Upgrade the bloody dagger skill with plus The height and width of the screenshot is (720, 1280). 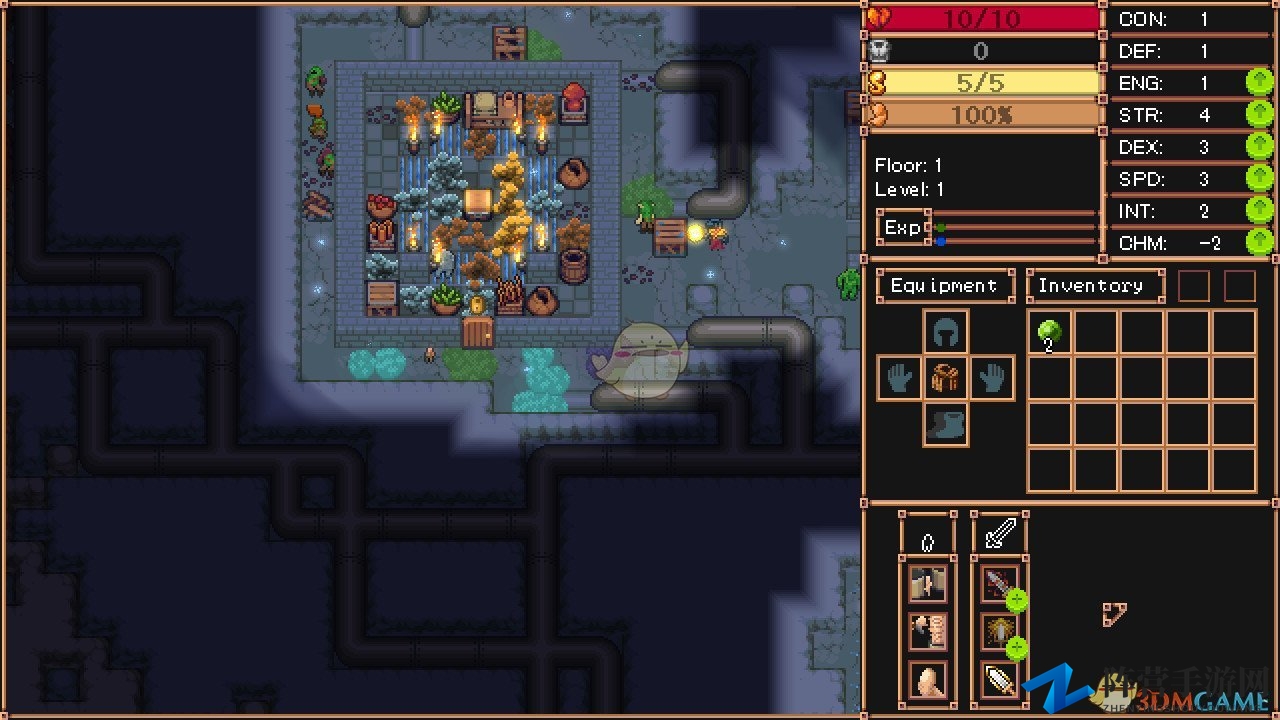(1017, 601)
